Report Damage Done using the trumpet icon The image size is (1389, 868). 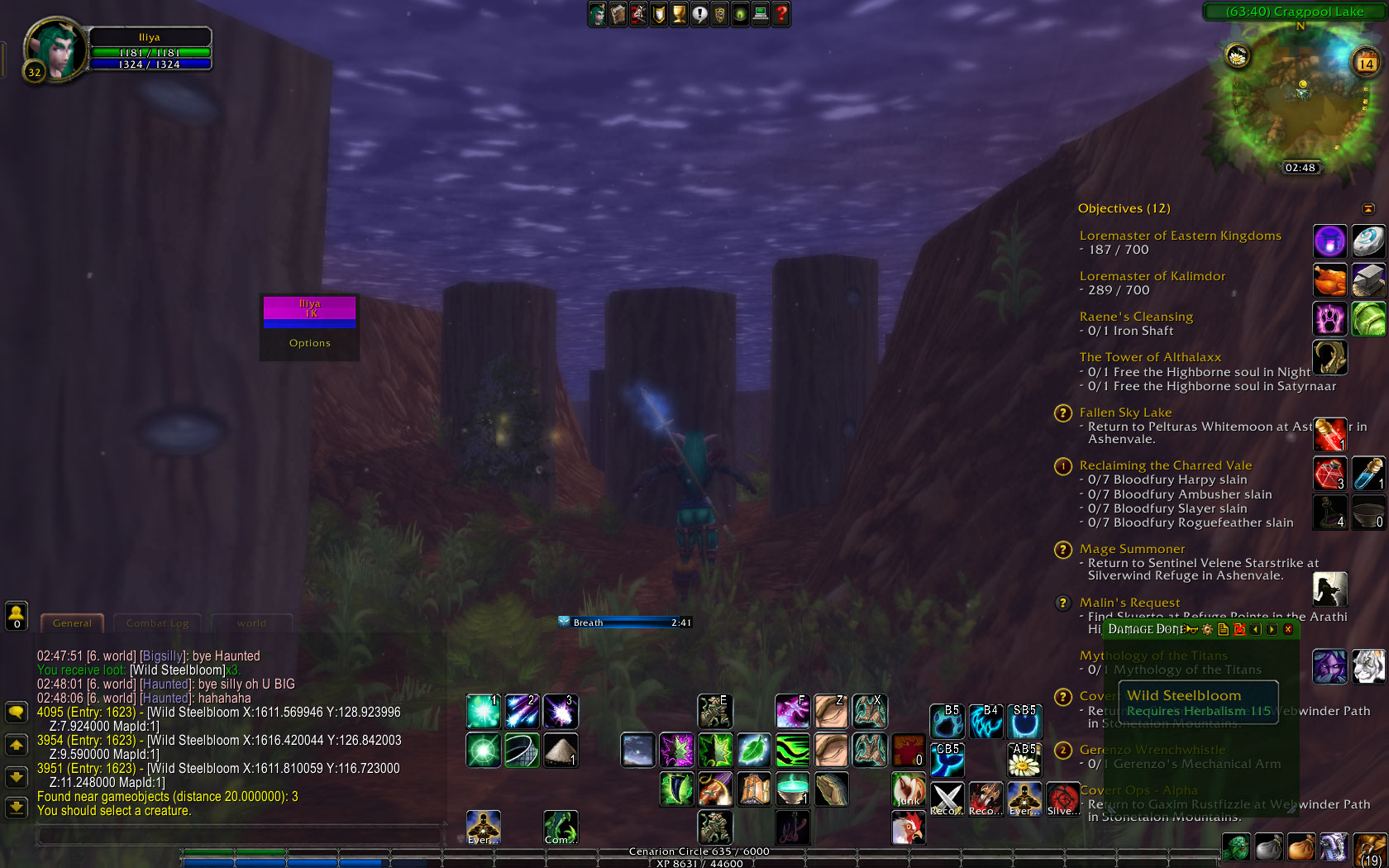click(1191, 629)
